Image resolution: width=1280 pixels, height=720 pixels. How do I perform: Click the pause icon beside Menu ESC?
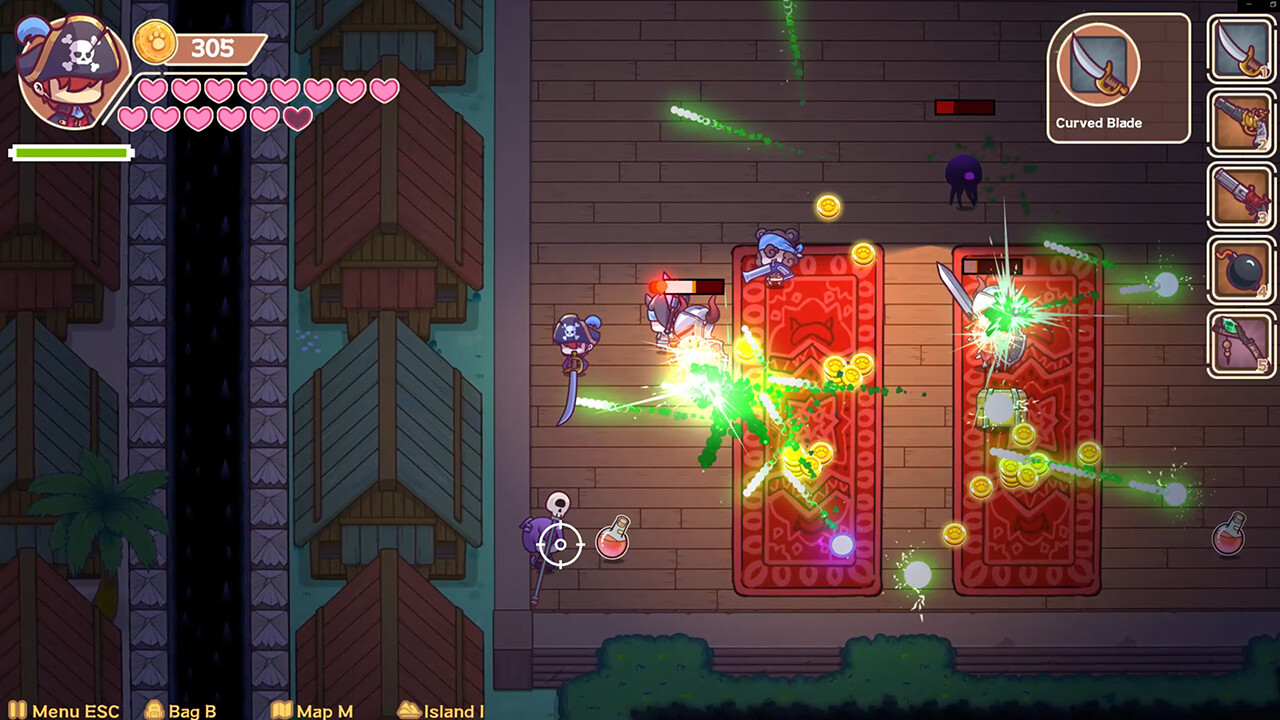(x=18, y=710)
